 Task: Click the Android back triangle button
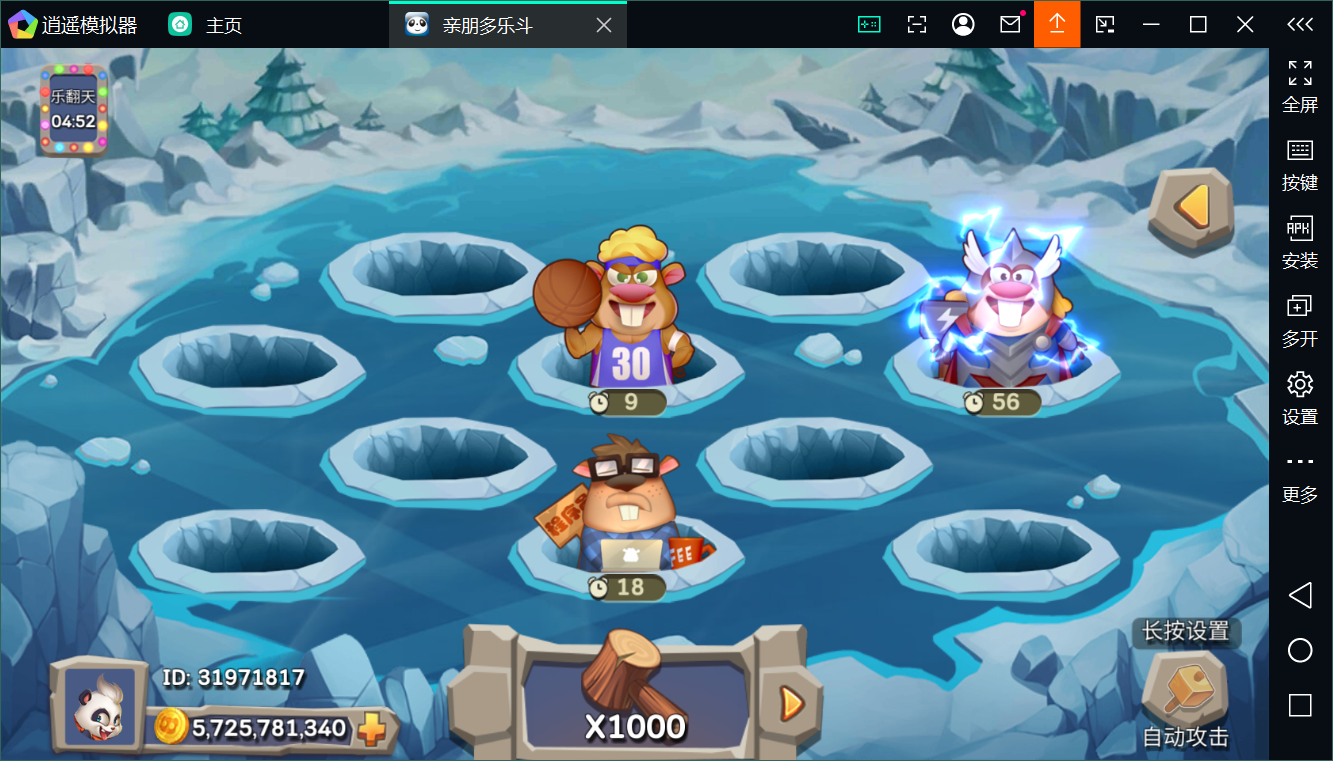pyautogui.click(x=1300, y=596)
